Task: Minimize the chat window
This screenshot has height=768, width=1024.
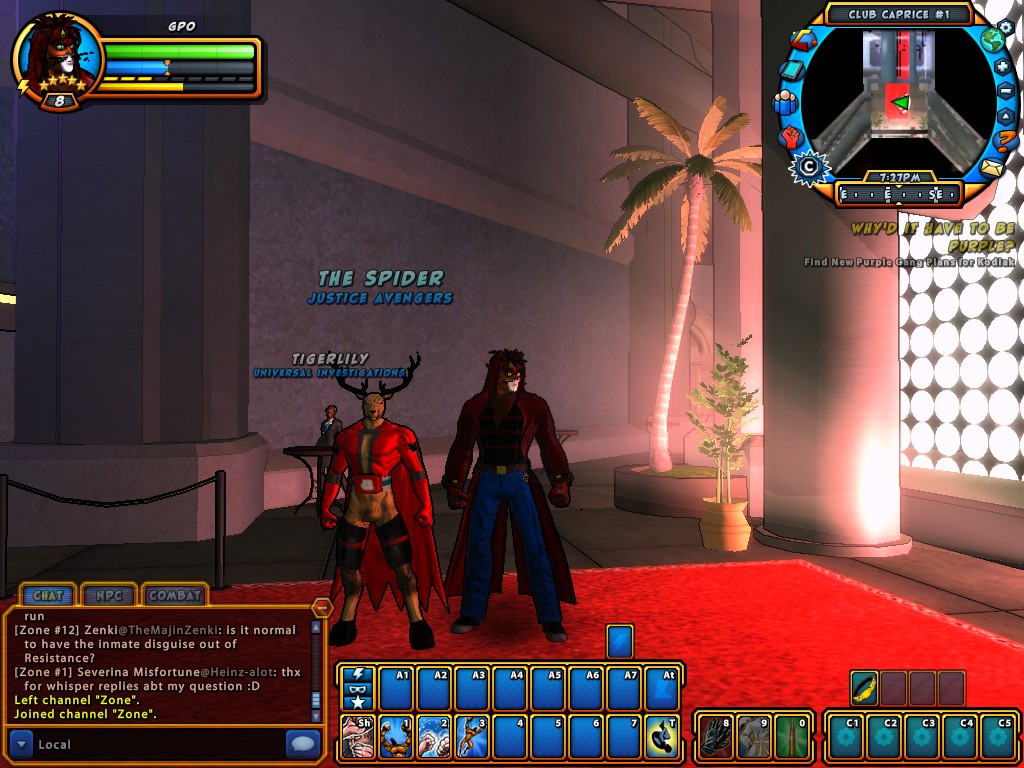Action: click(322, 607)
